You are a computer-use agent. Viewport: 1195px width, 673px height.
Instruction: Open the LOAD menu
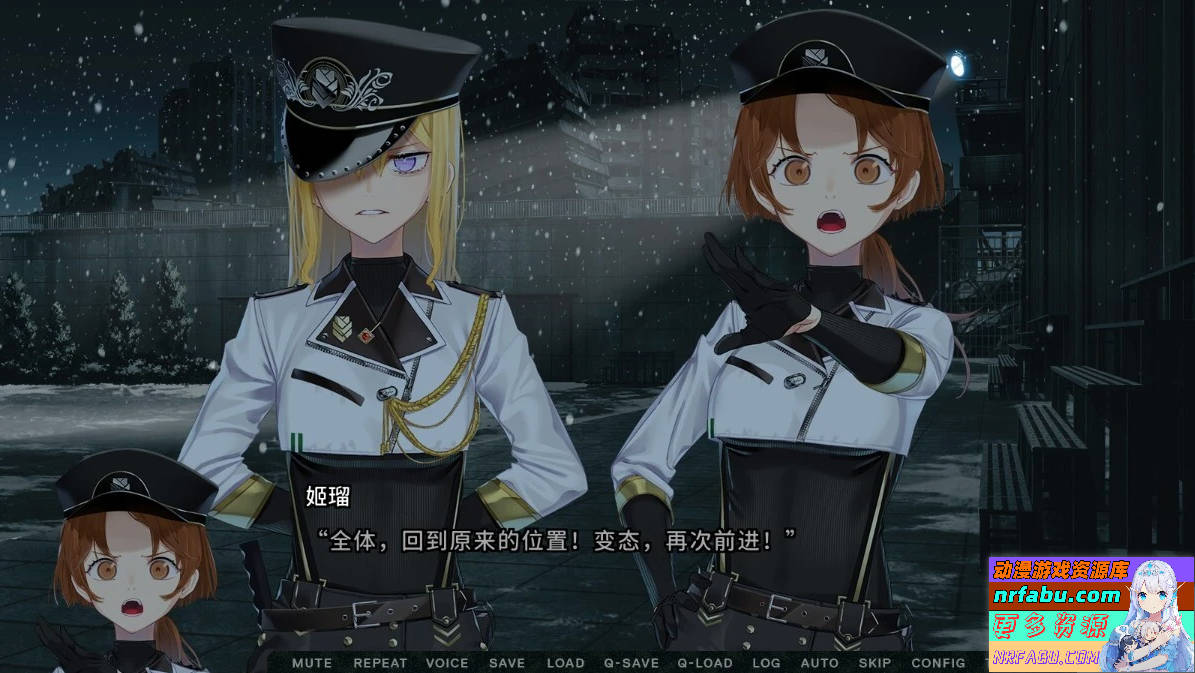[565, 663]
